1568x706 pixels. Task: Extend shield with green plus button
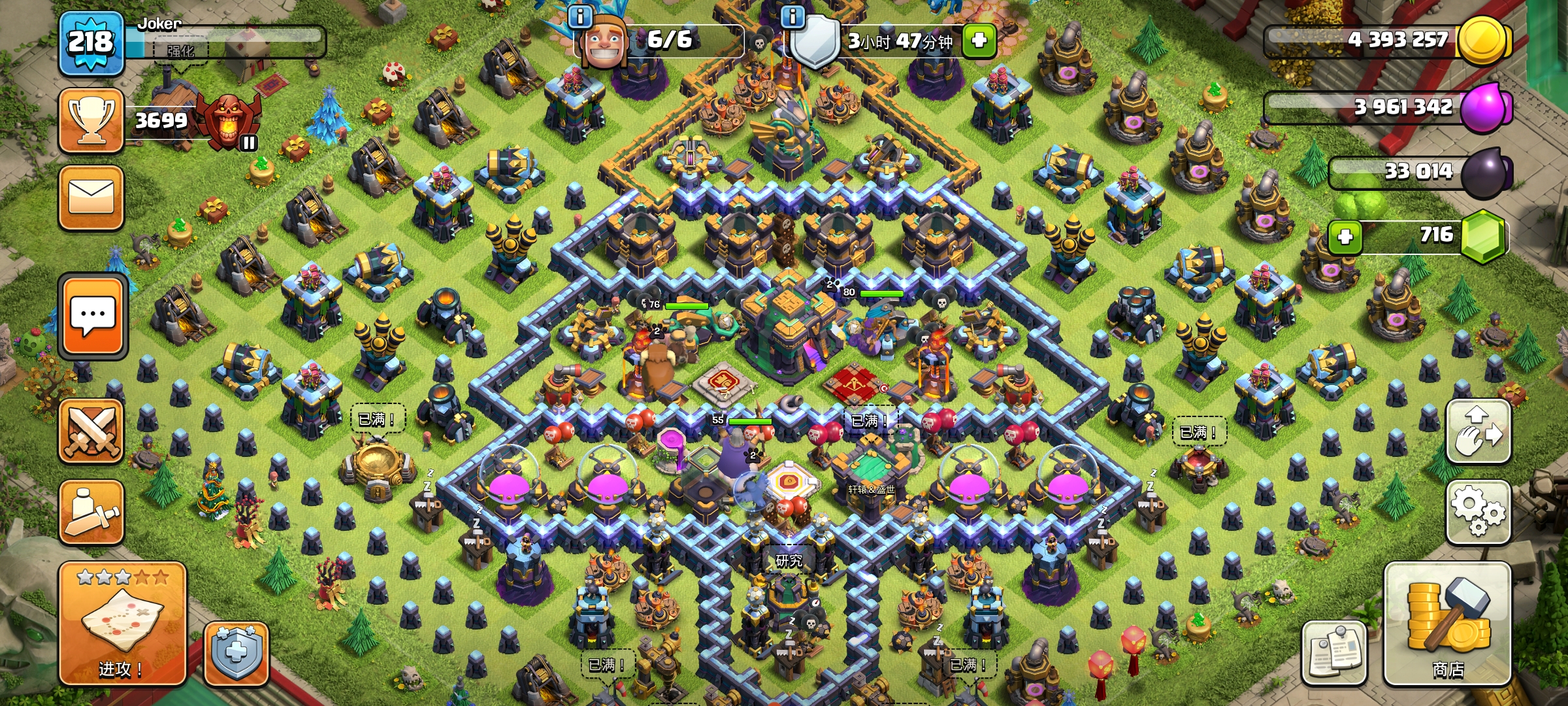pos(978,41)
